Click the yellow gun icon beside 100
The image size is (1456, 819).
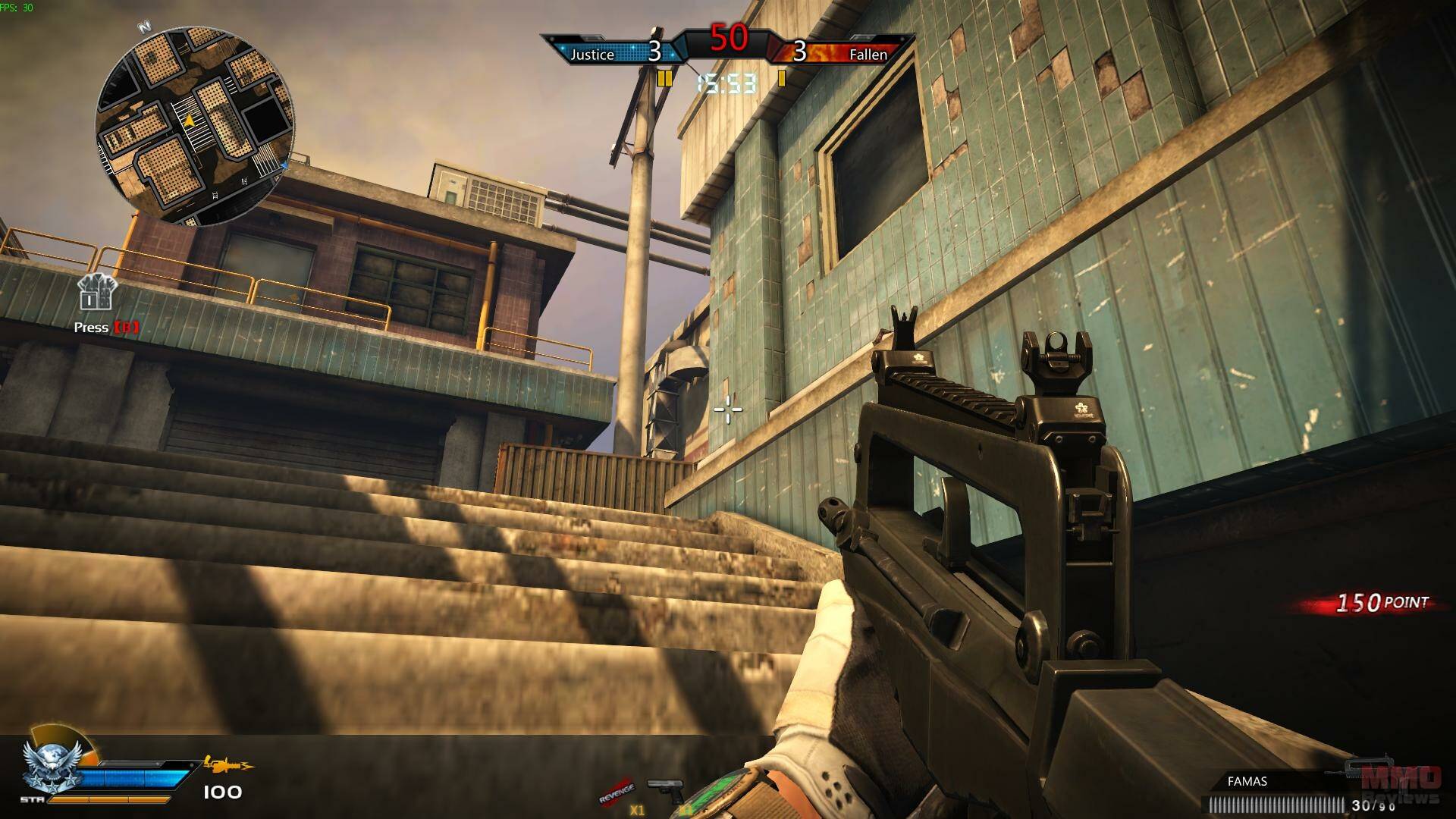227,764
